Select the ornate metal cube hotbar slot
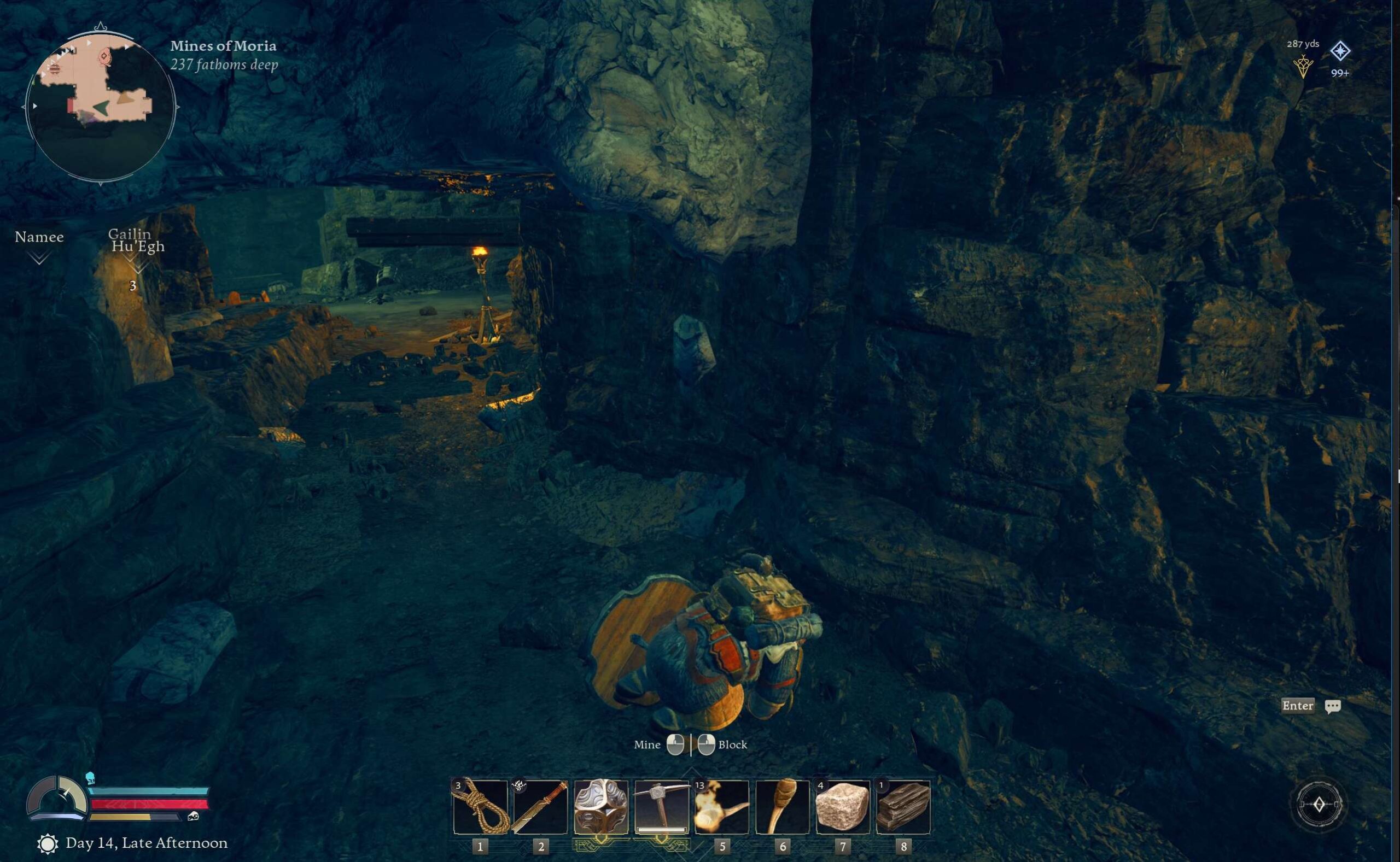The image size is (1400, 862). tap(601, 807)
